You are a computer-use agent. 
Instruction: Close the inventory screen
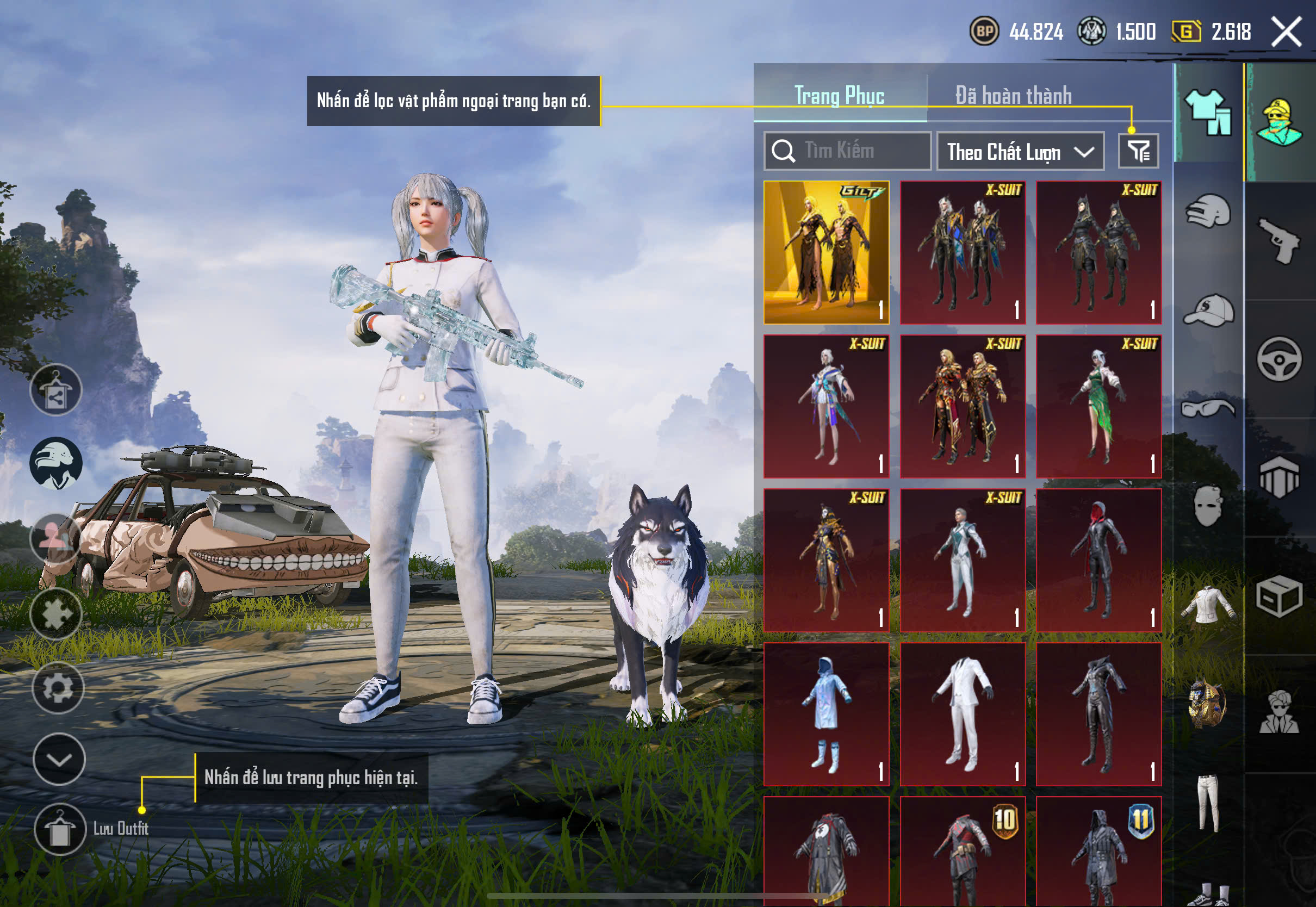click(x=1287, y=32)
